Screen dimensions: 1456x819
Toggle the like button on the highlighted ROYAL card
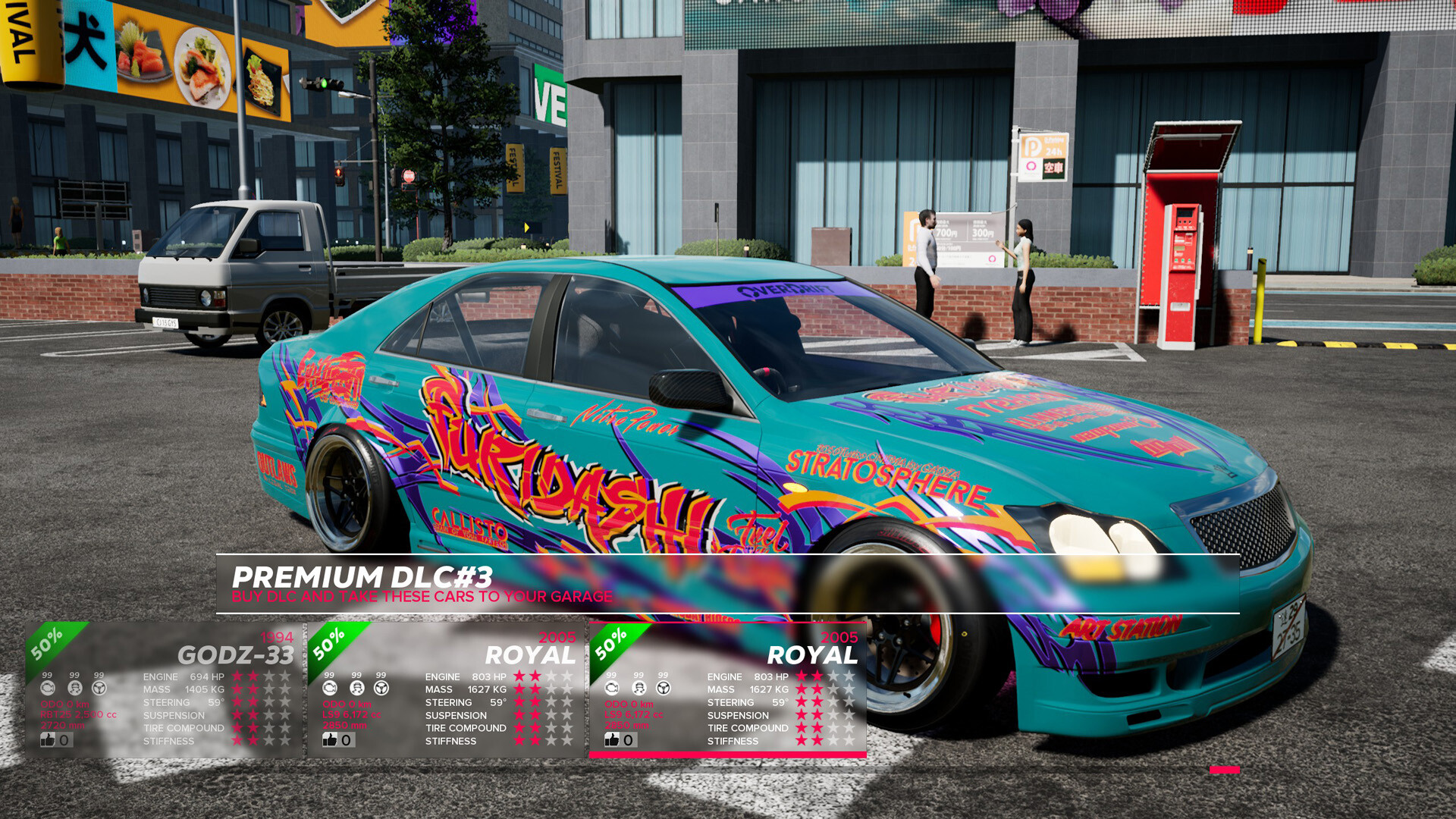613,739
